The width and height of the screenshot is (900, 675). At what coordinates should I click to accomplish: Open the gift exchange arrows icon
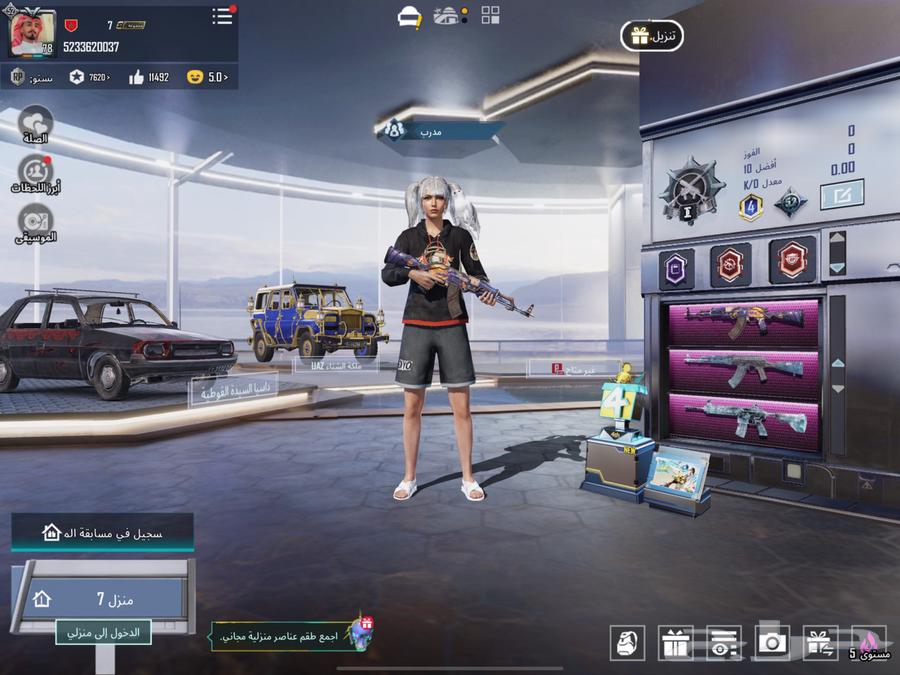pos(820,643)
